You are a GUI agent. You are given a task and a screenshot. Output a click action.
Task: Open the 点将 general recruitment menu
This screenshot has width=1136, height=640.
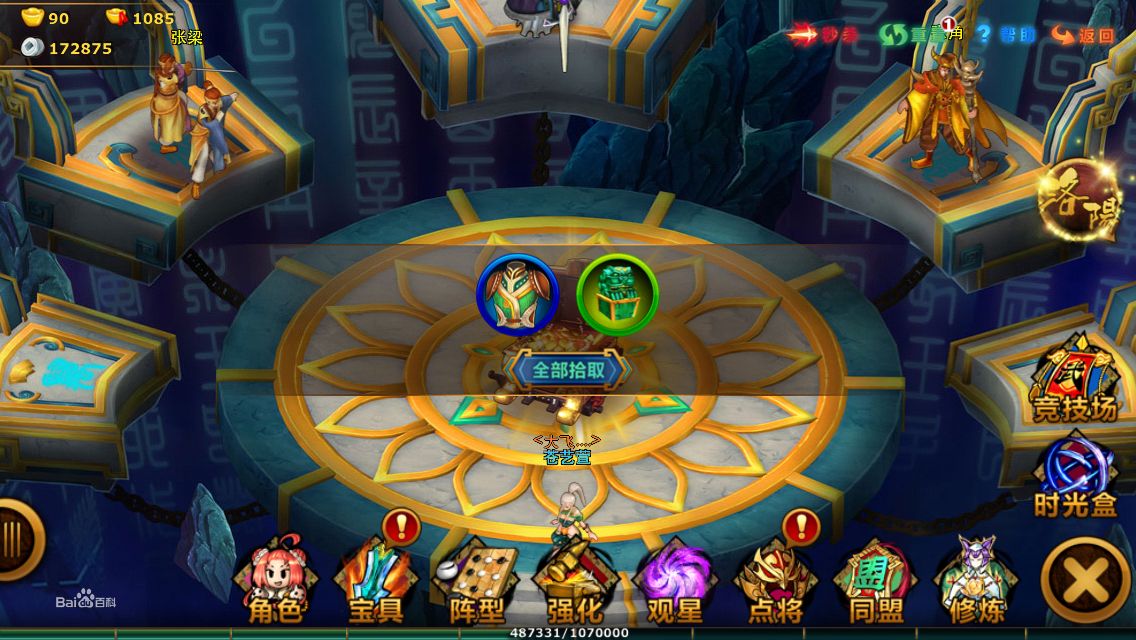(x=775, y=582)
